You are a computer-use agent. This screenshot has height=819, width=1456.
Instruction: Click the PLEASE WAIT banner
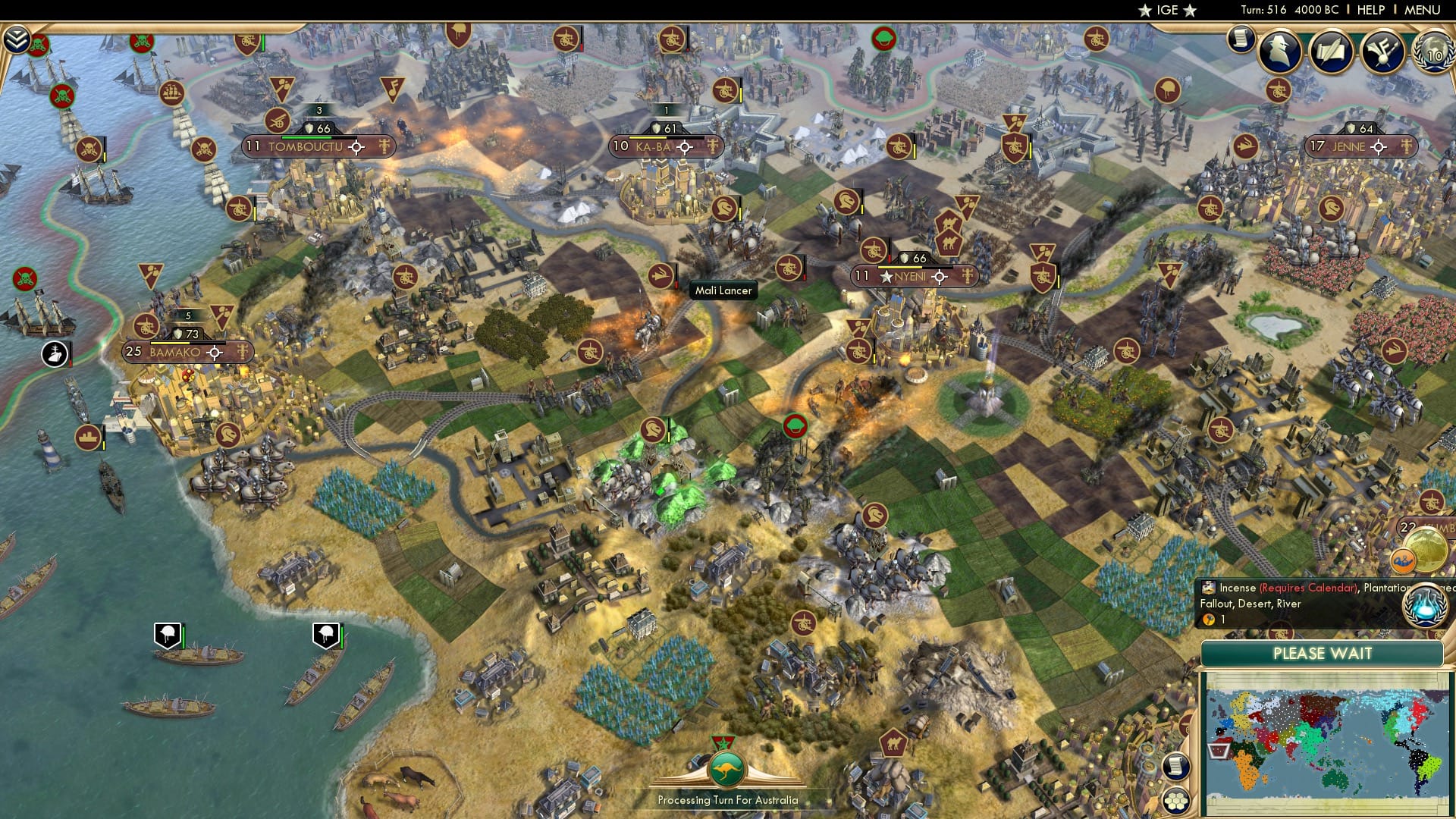point(1323,654)
